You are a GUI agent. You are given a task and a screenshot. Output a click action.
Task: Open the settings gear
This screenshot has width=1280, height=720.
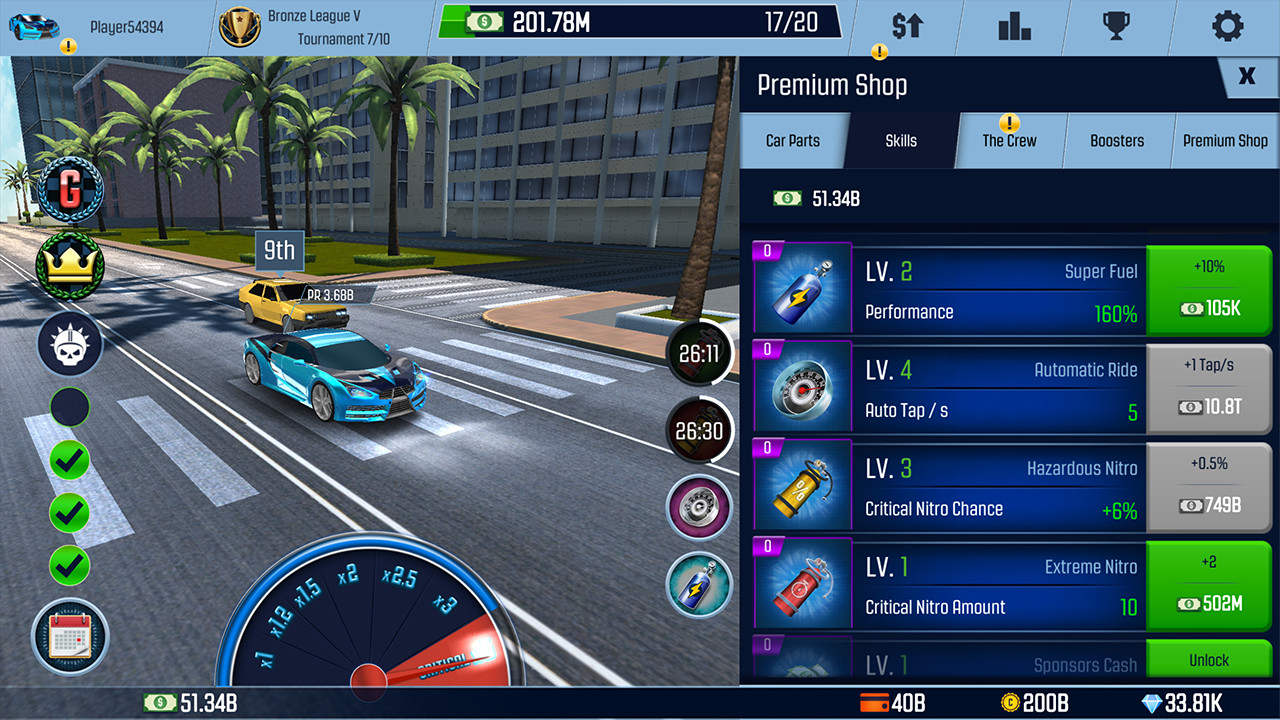tap(1228, 27)
